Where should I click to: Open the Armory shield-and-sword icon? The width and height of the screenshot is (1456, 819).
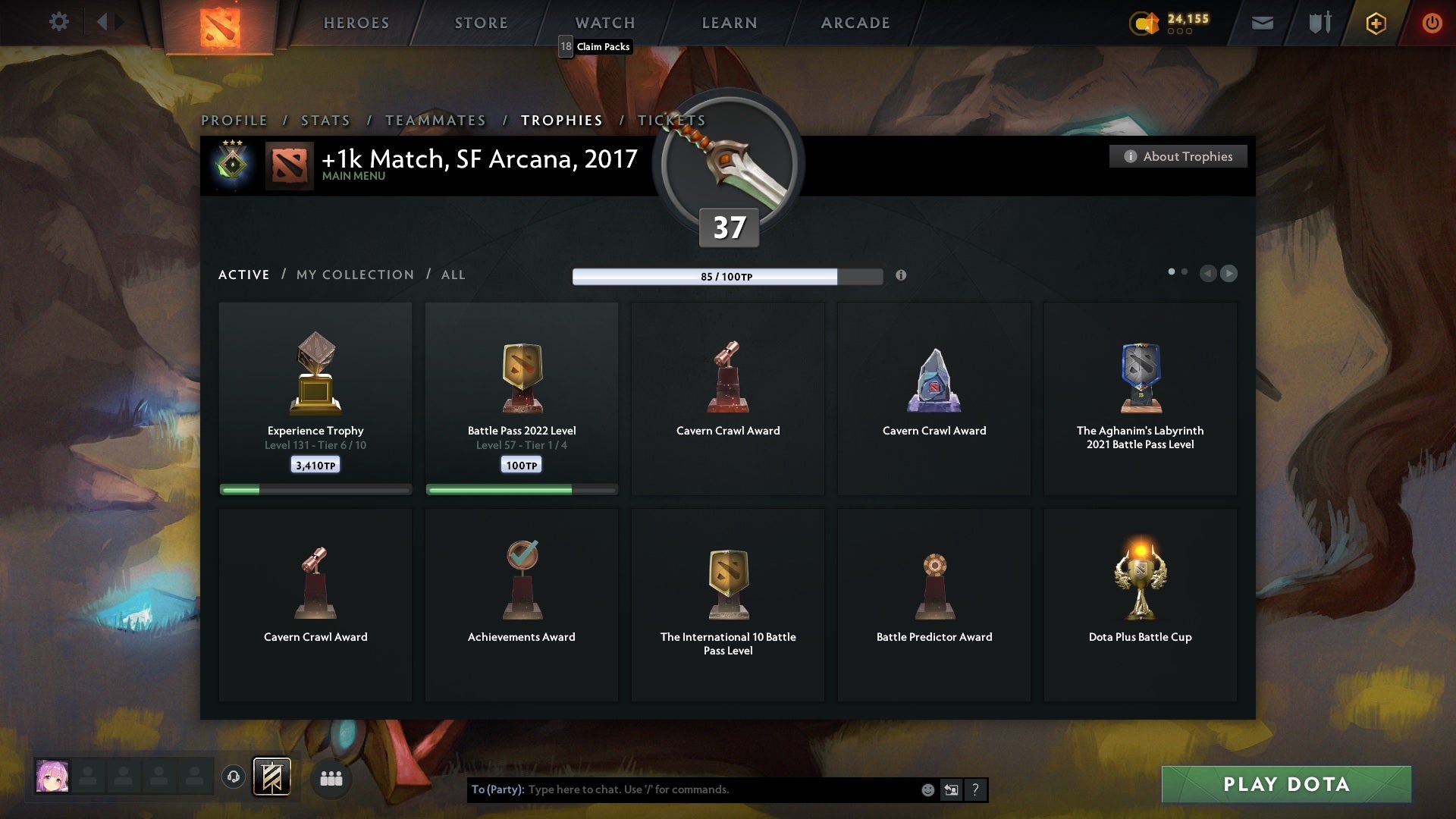[x=1319, y=23]
